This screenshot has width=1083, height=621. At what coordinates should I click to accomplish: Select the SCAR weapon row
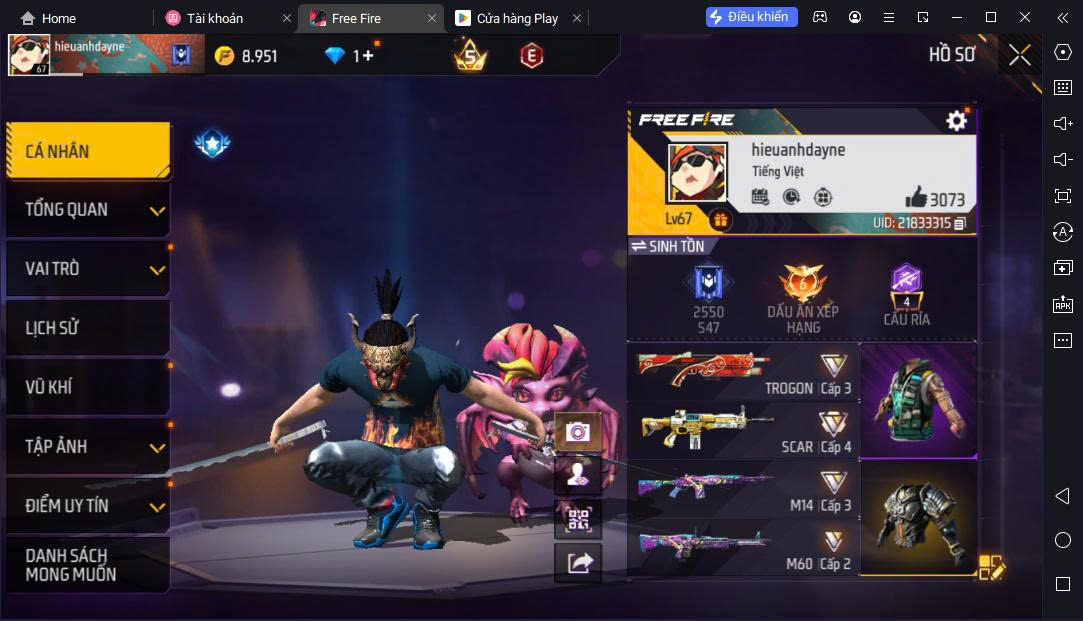coord(743,431)
